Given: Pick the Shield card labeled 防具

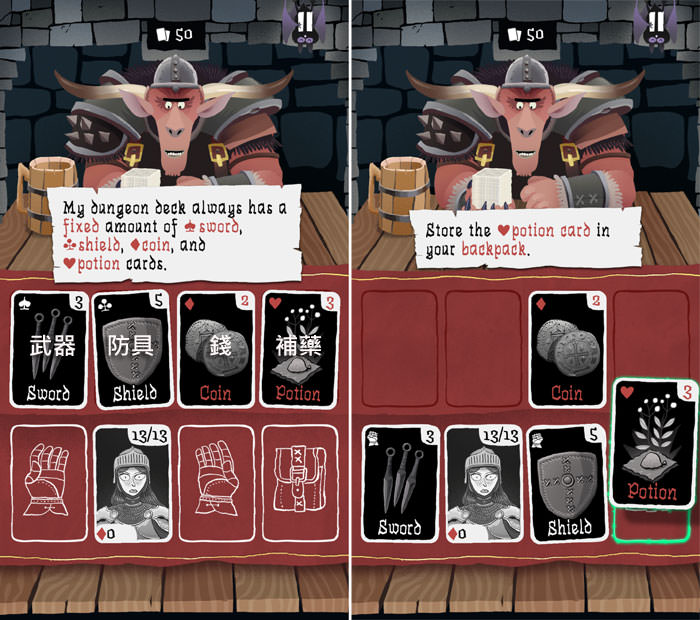Looking at the screenshot, I should tap(133, 349).
